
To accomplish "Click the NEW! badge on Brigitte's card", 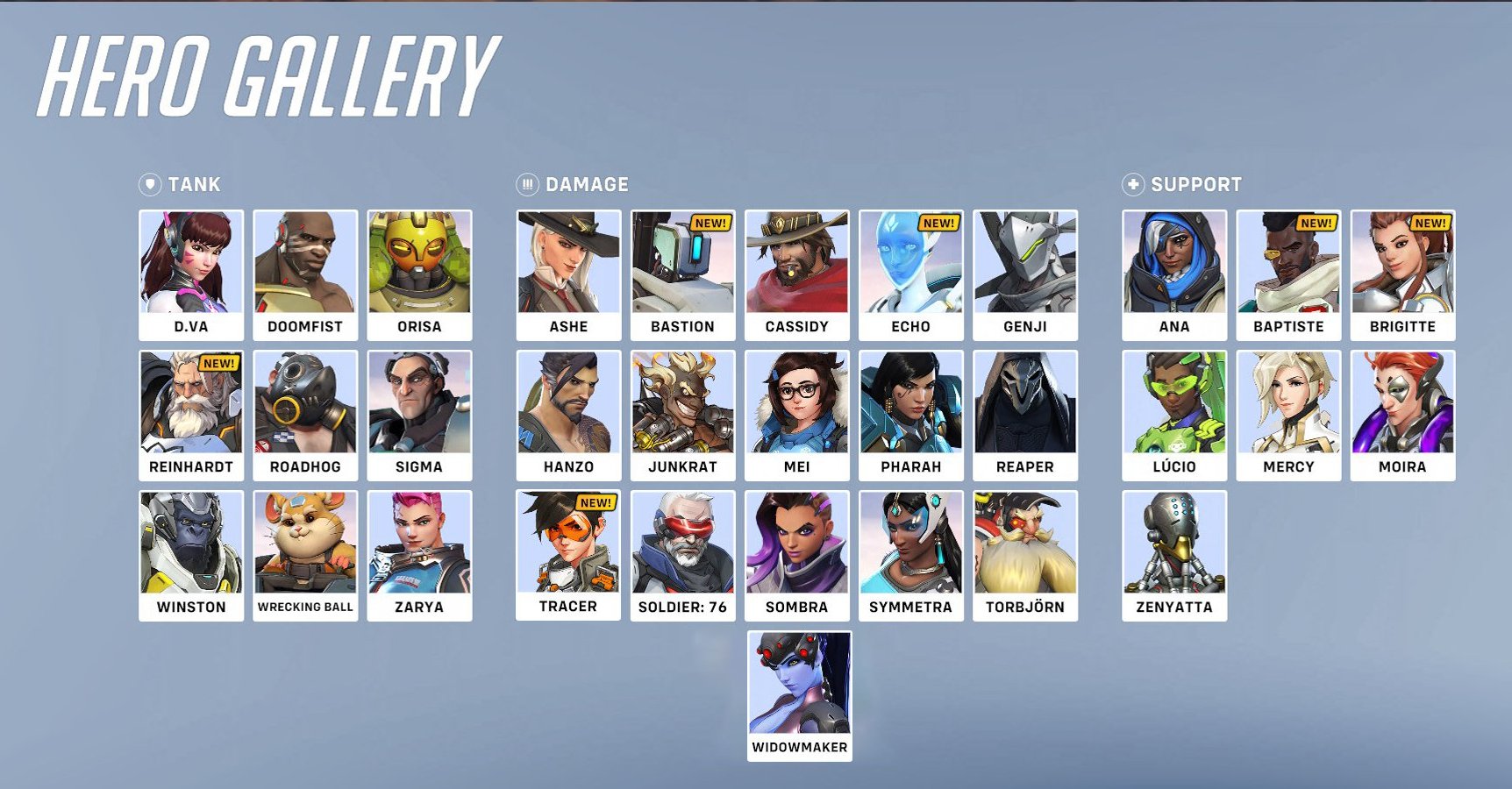I will (1433, 224).
